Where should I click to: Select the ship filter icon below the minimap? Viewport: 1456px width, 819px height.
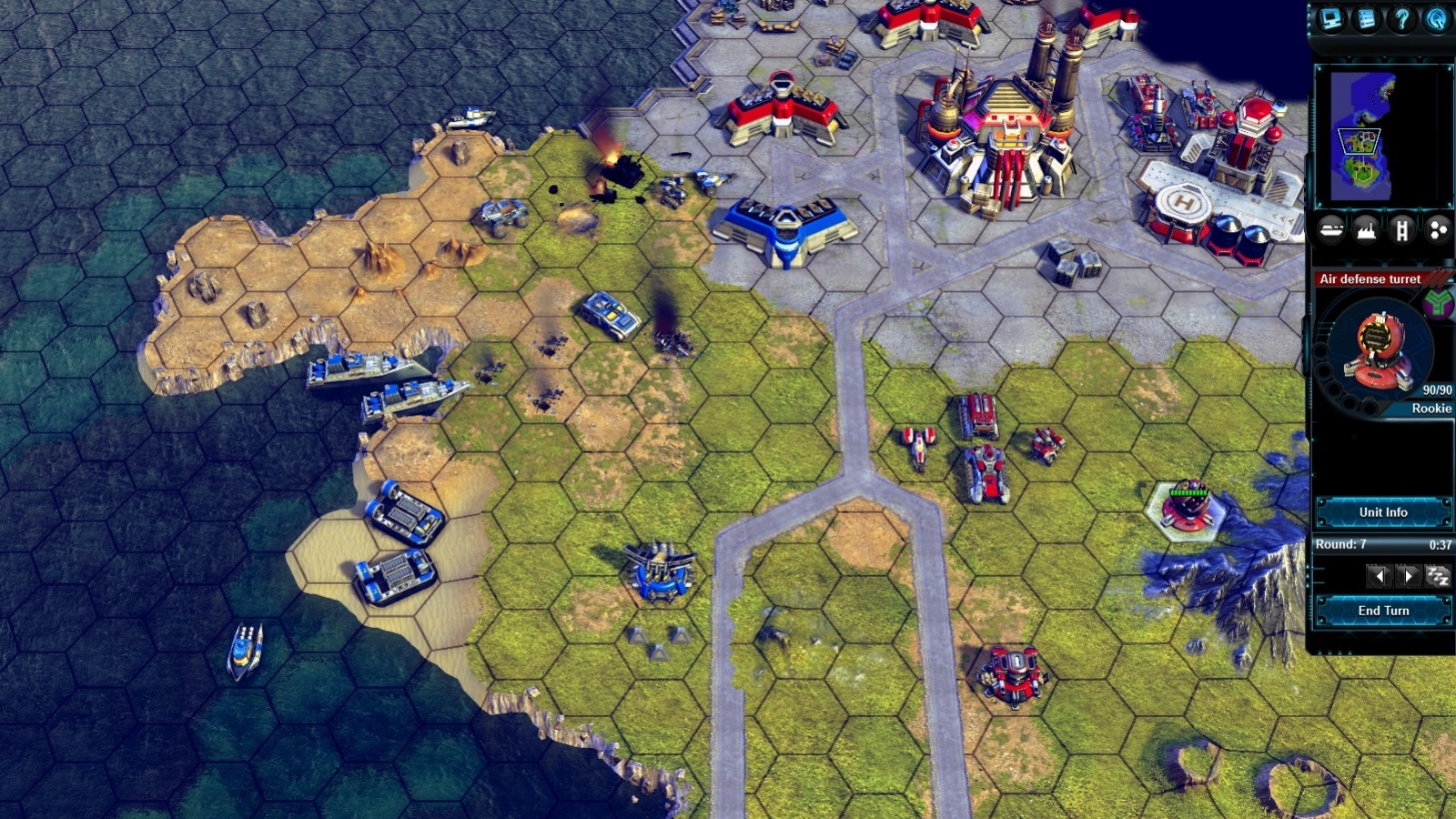[x=1331, y=229]
